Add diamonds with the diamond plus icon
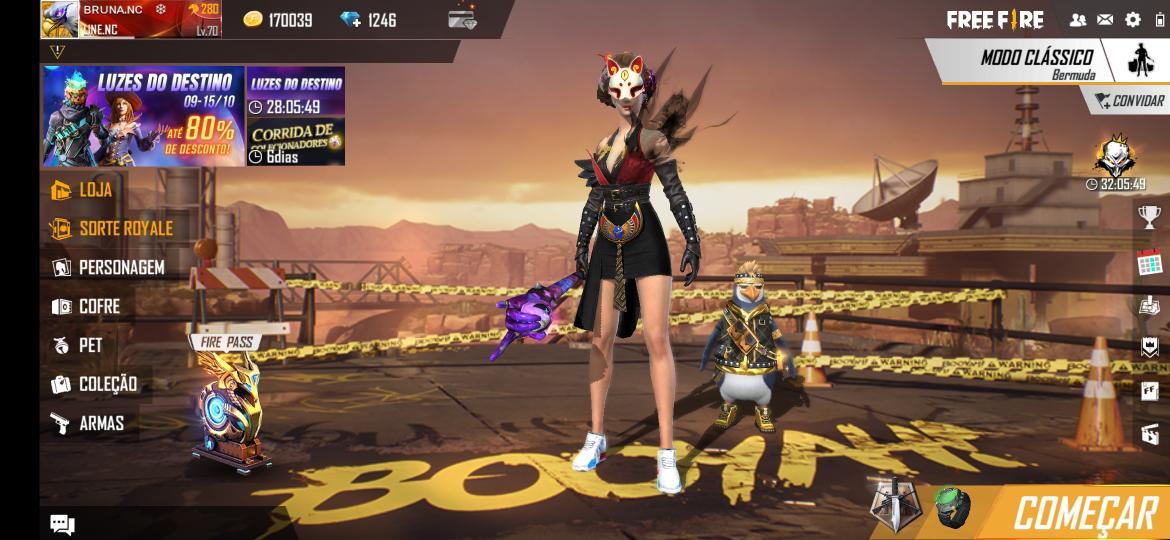The width and height of the screenshot is (1170, 540). click(x=352, y=20)
